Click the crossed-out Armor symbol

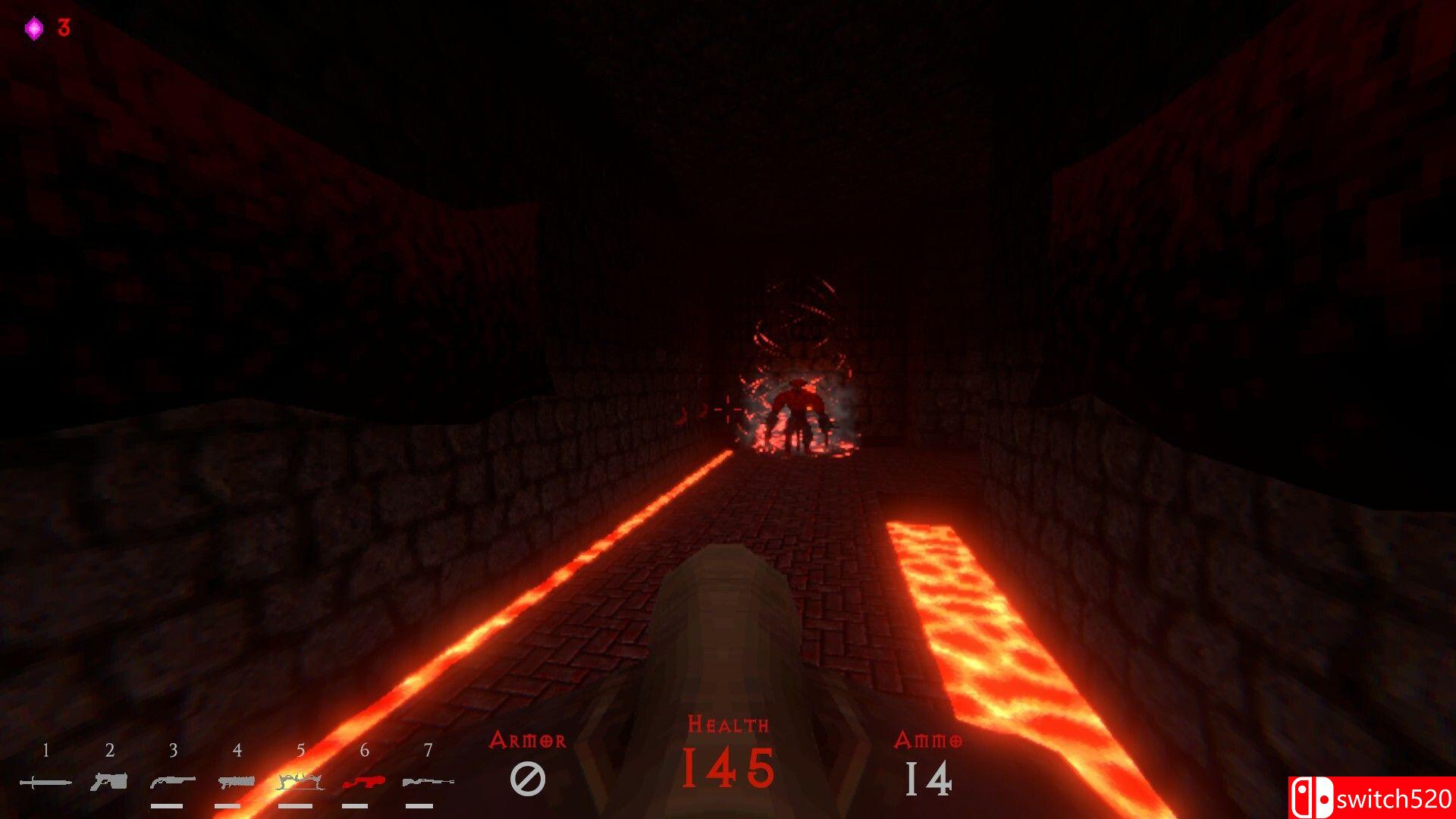click(529, 776)
